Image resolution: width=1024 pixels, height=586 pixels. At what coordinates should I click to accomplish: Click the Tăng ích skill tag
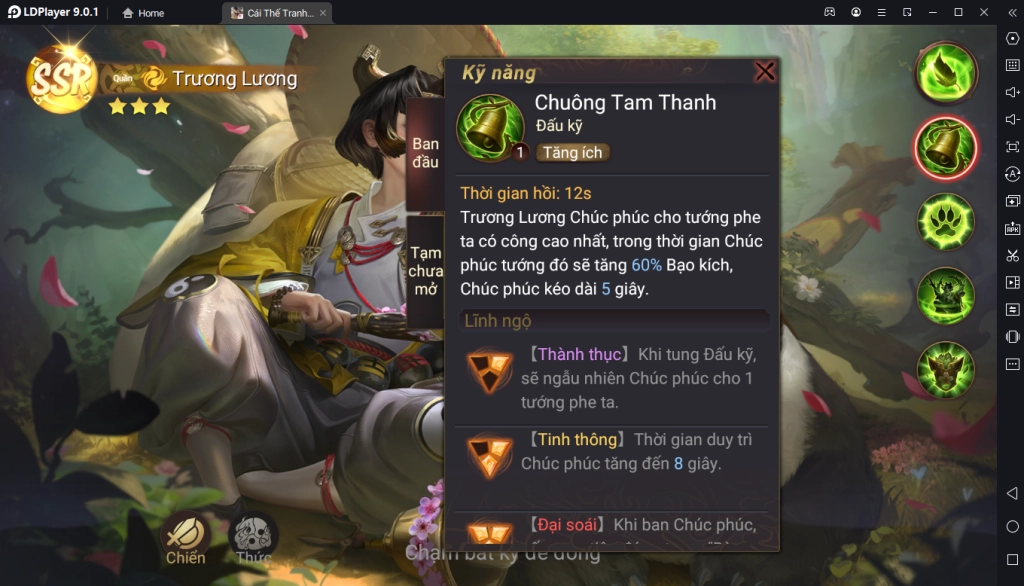(573, 153)
